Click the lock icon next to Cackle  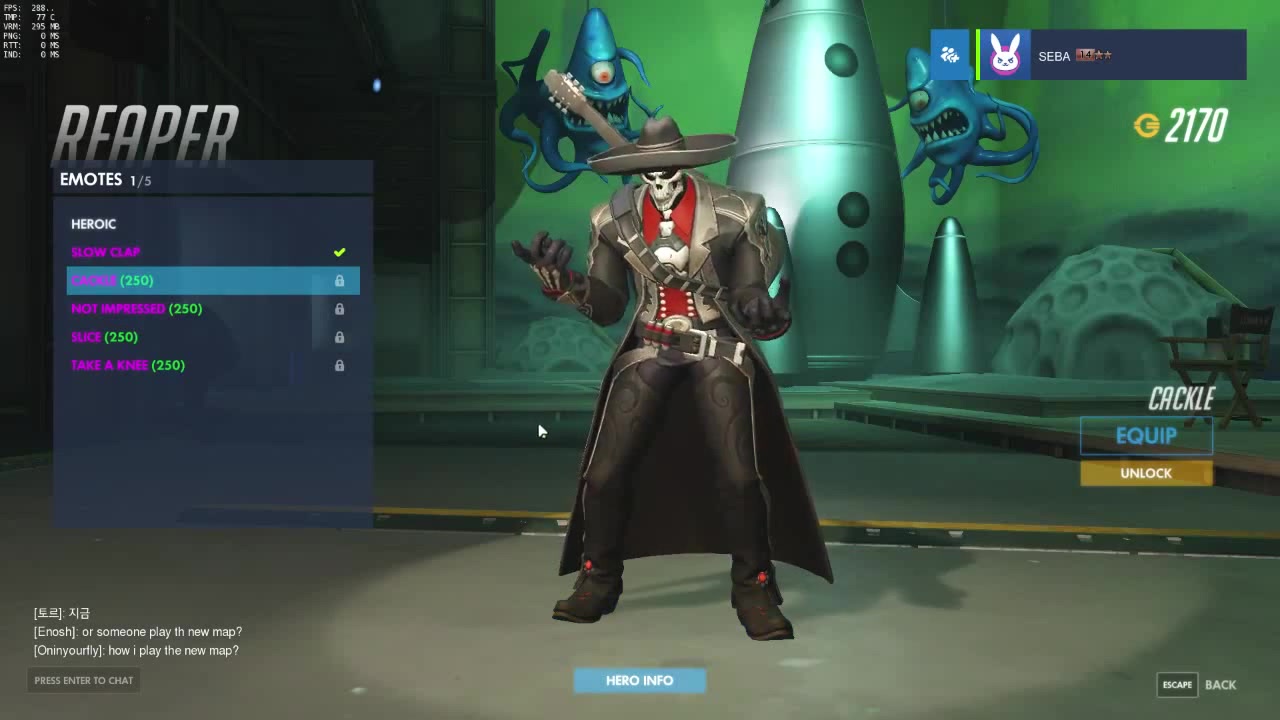pyautogui.click(x=339, y=281)
